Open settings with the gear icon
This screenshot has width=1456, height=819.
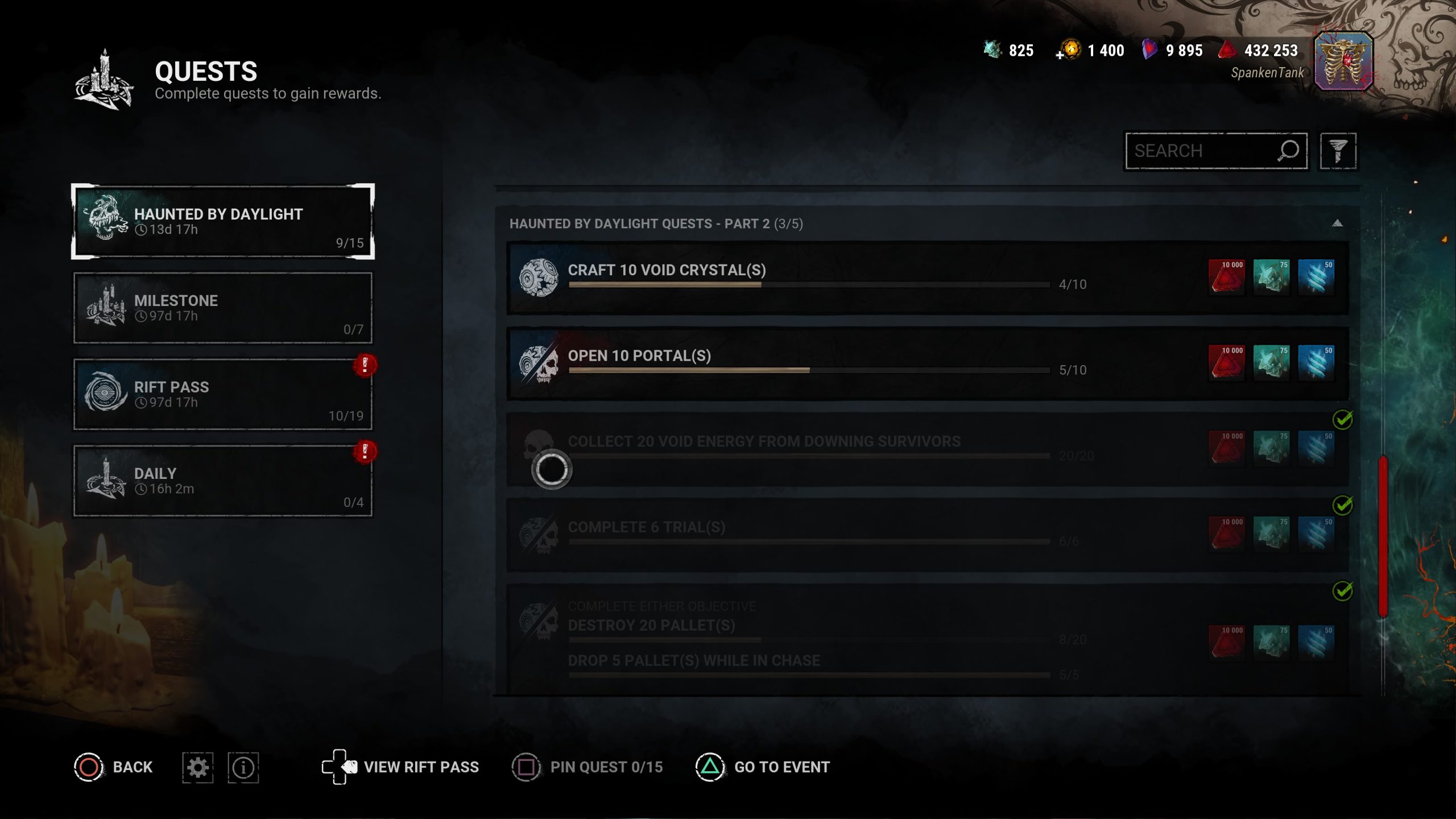[197, 767]
